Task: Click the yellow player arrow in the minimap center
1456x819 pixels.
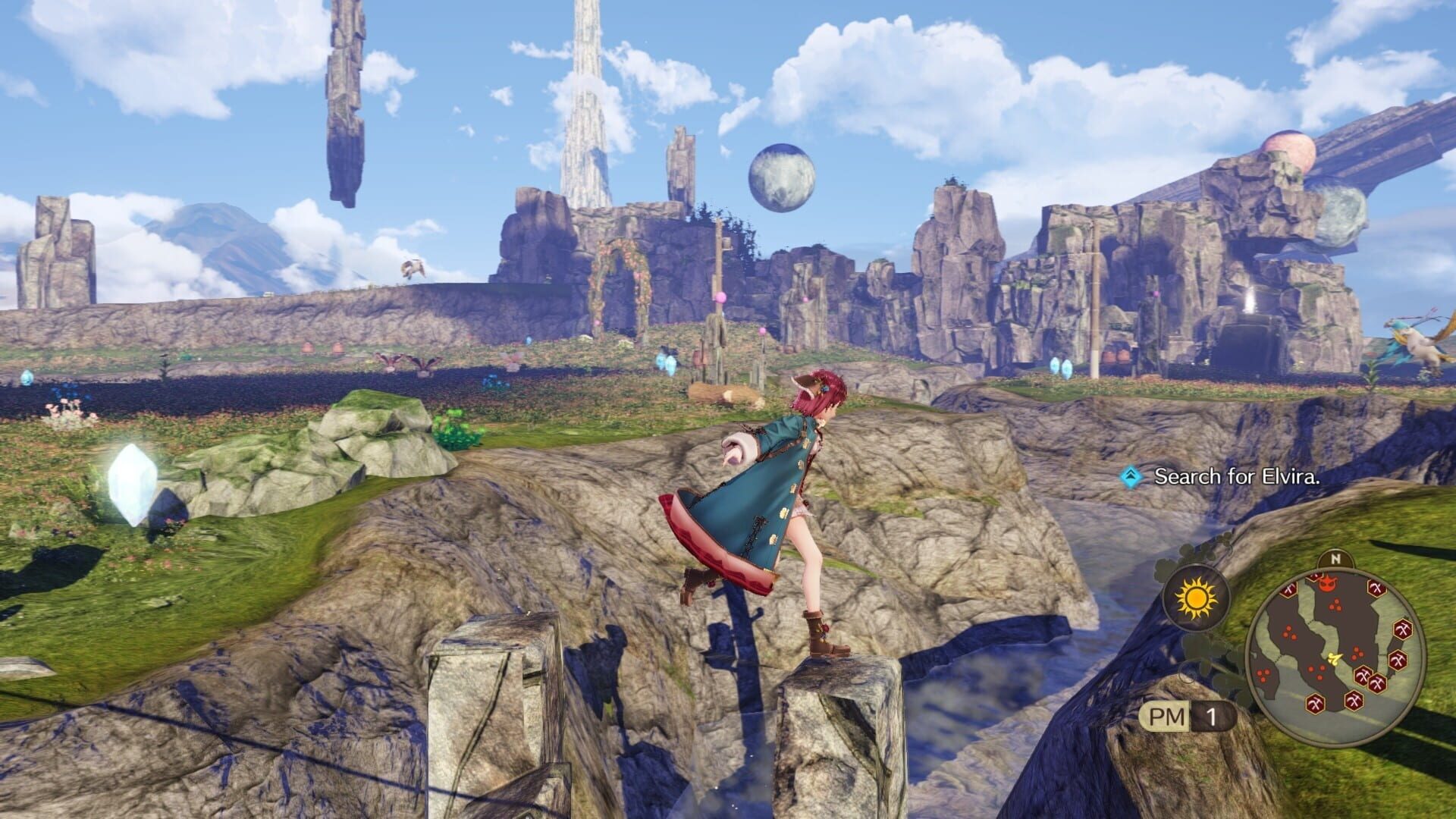Action: 1335,658
